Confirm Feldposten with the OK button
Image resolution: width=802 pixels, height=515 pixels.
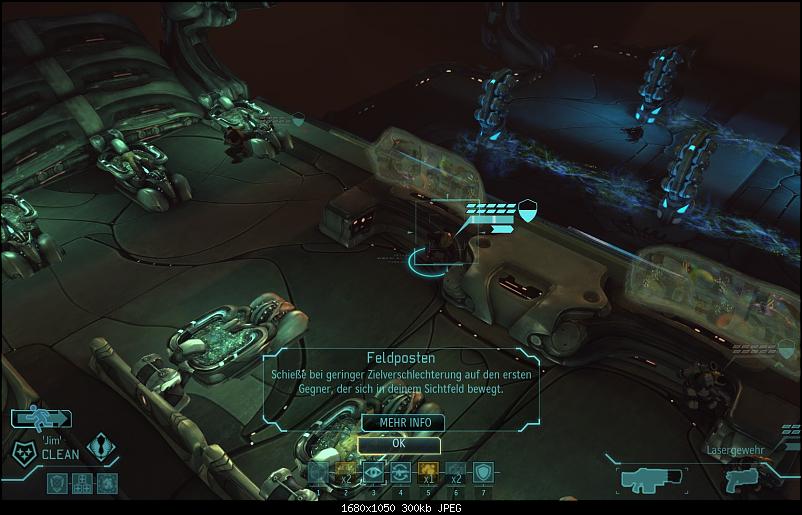[x=399, y=442]
